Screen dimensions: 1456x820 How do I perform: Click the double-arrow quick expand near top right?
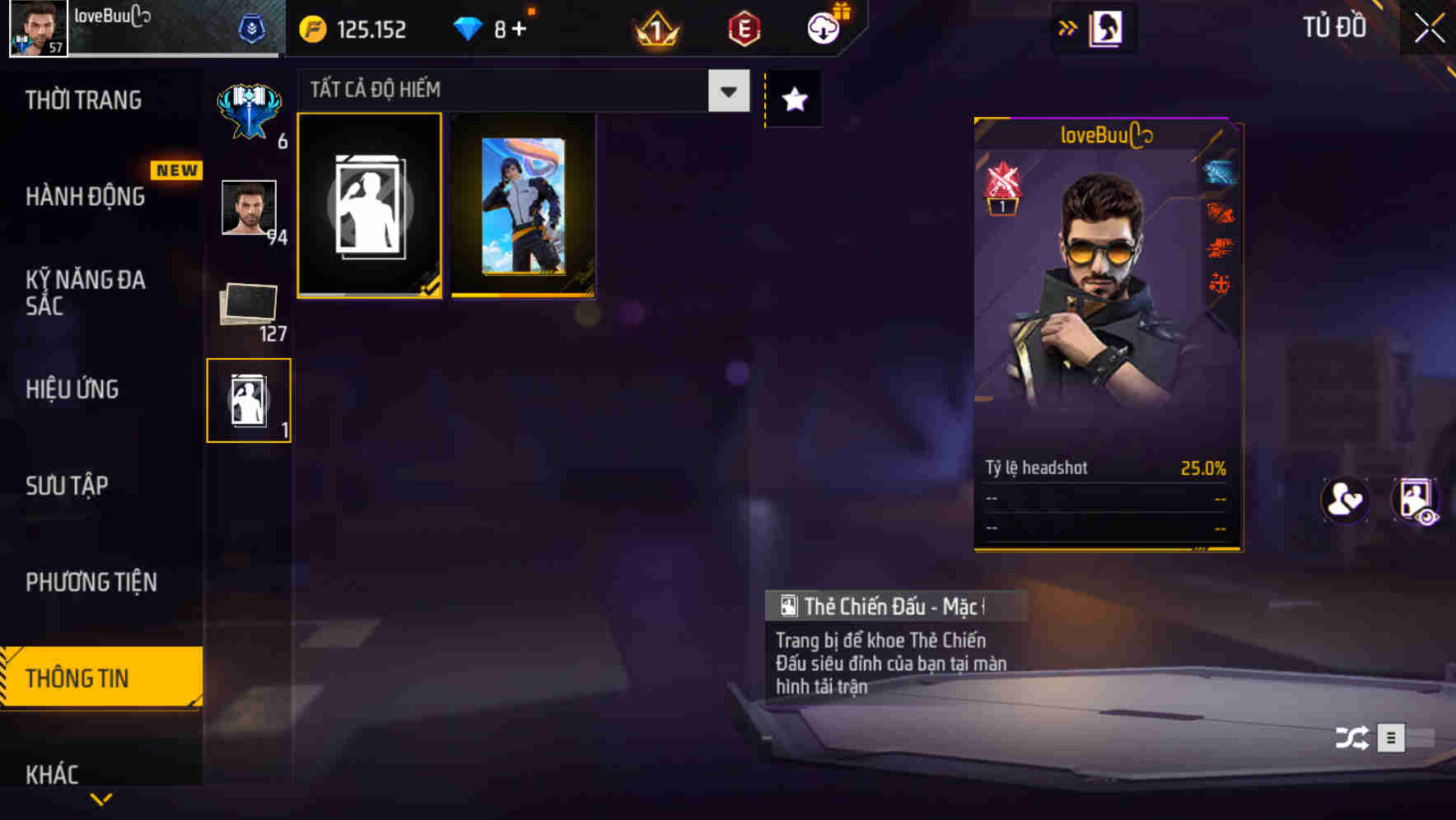(x=1067, y=27)
